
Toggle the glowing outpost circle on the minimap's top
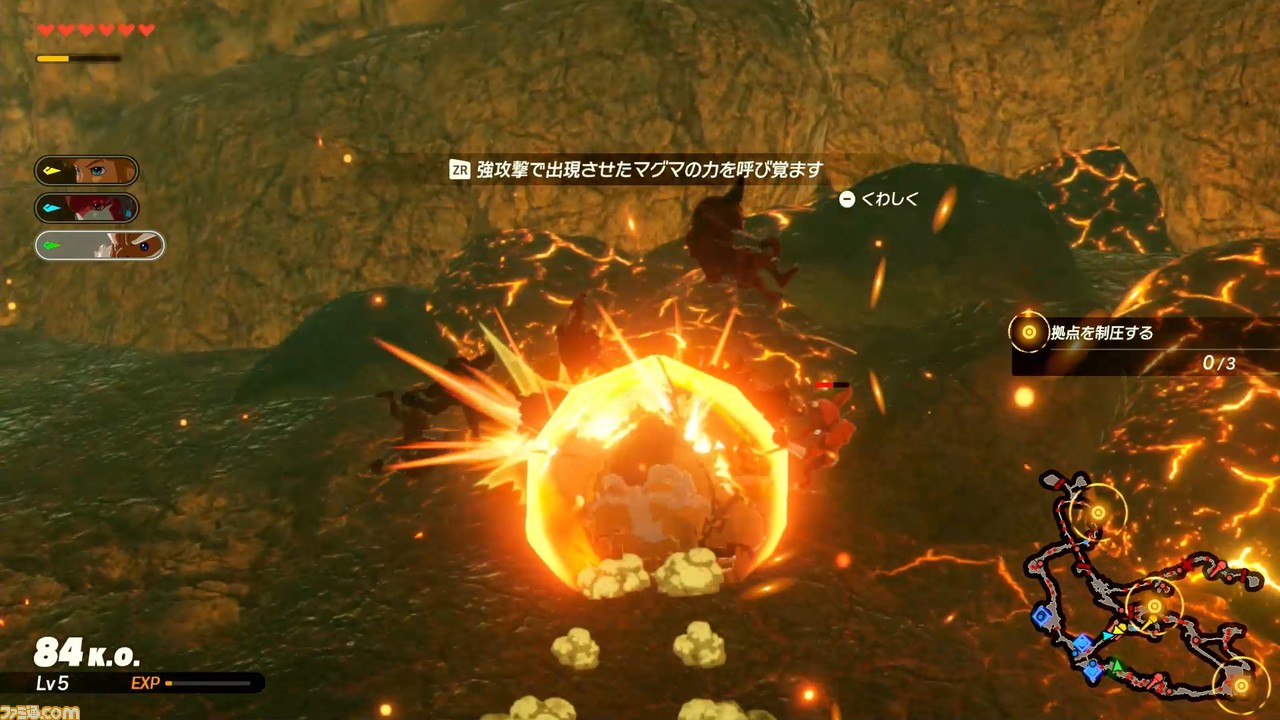[x=1099, y=512]
